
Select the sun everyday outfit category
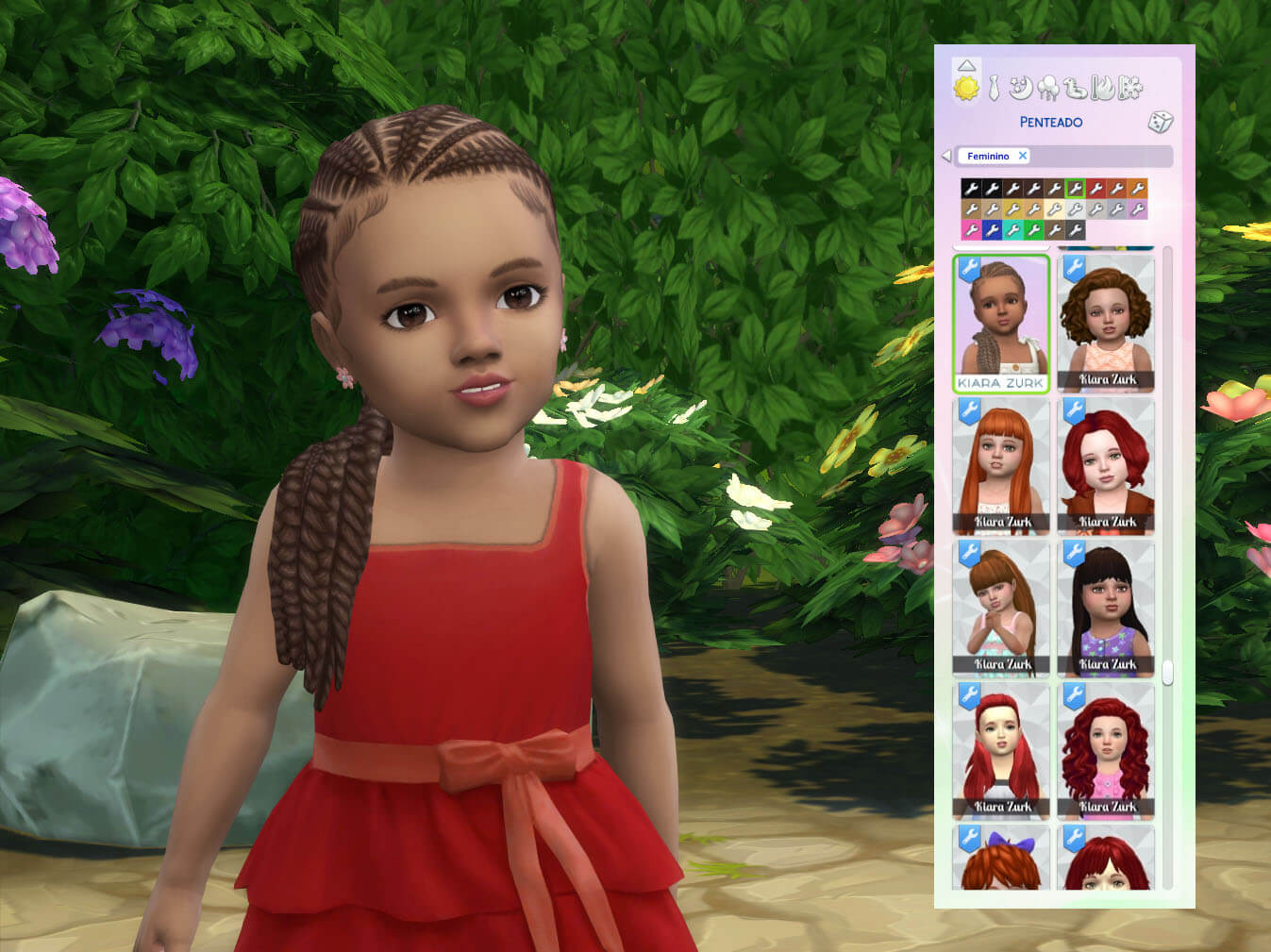point(966,89)
